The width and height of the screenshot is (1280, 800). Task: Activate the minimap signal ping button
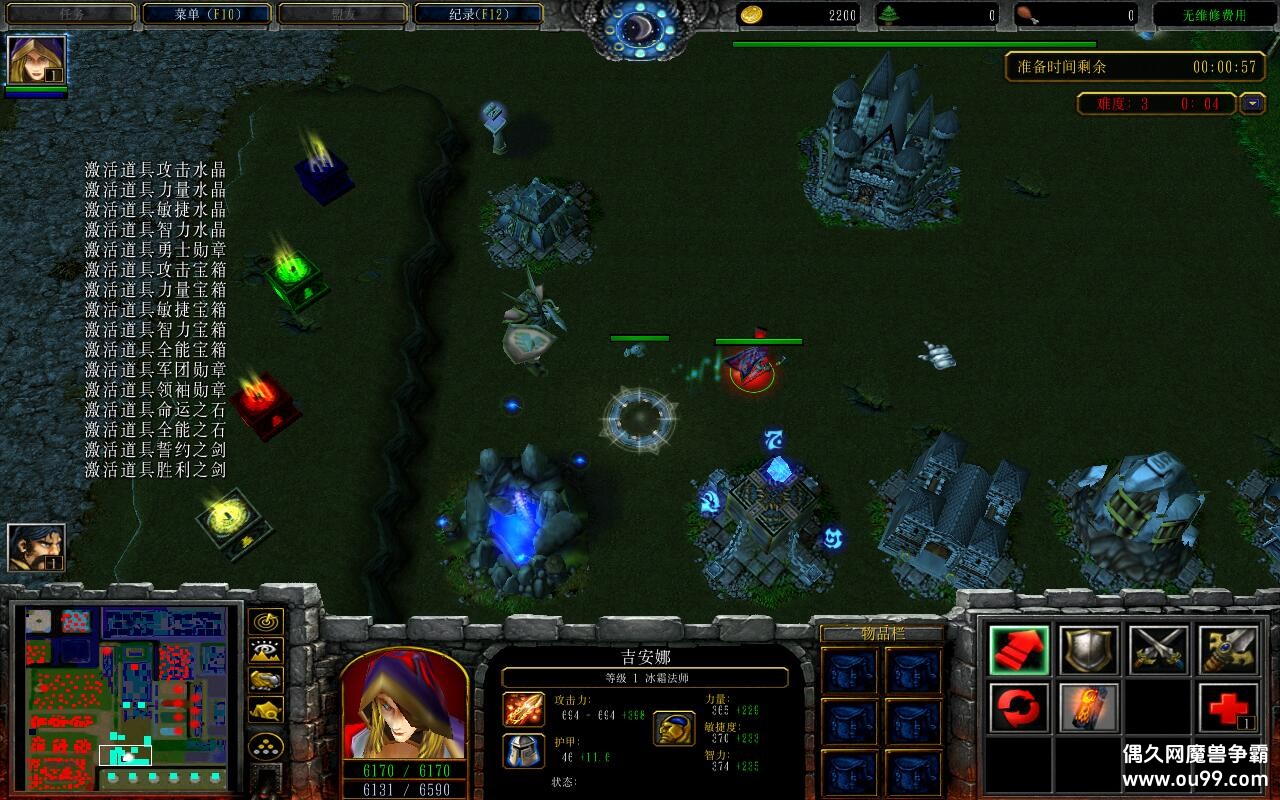[x=265, y=622]
